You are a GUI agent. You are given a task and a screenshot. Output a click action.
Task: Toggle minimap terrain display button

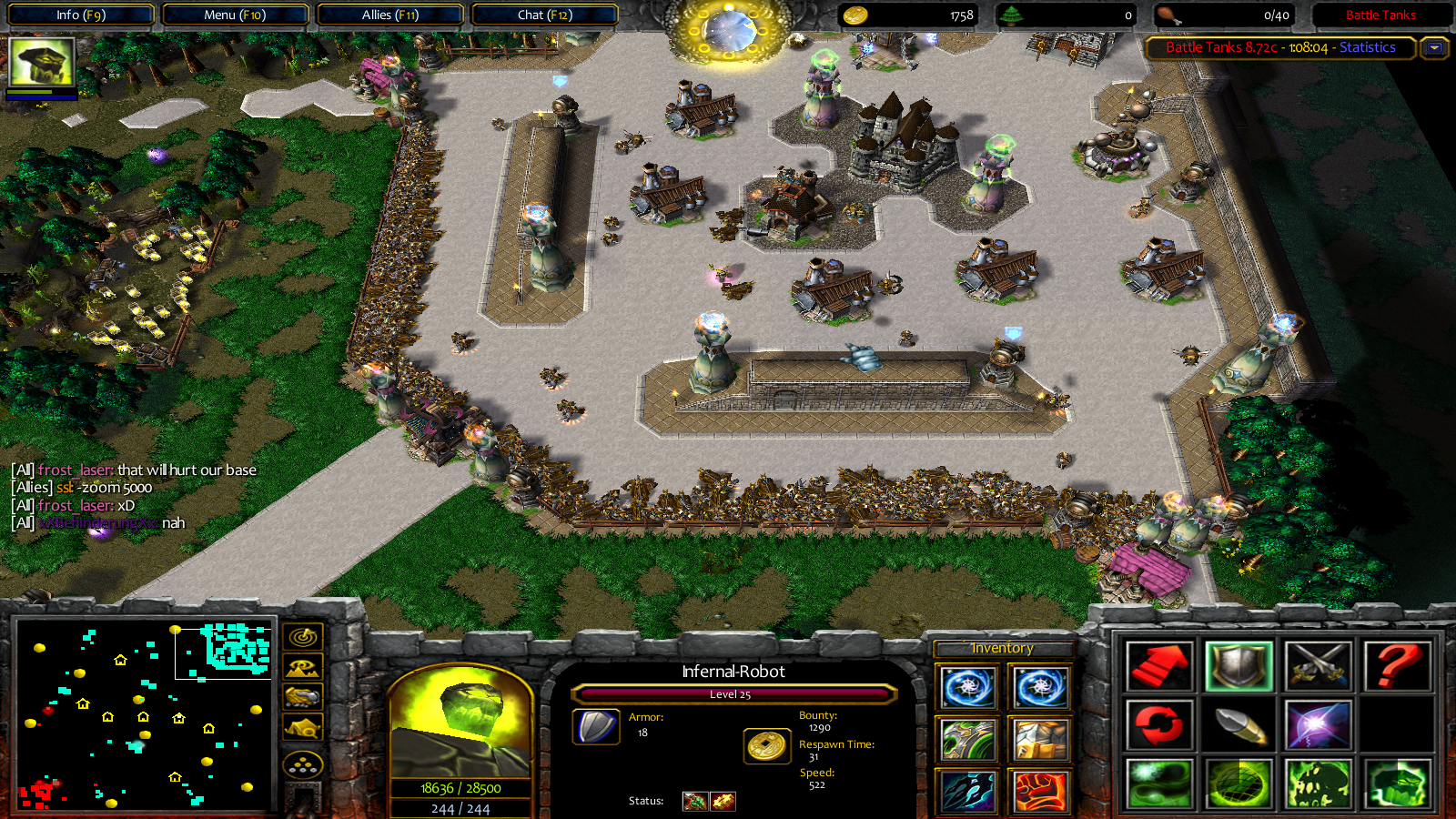tap(303, 667)
